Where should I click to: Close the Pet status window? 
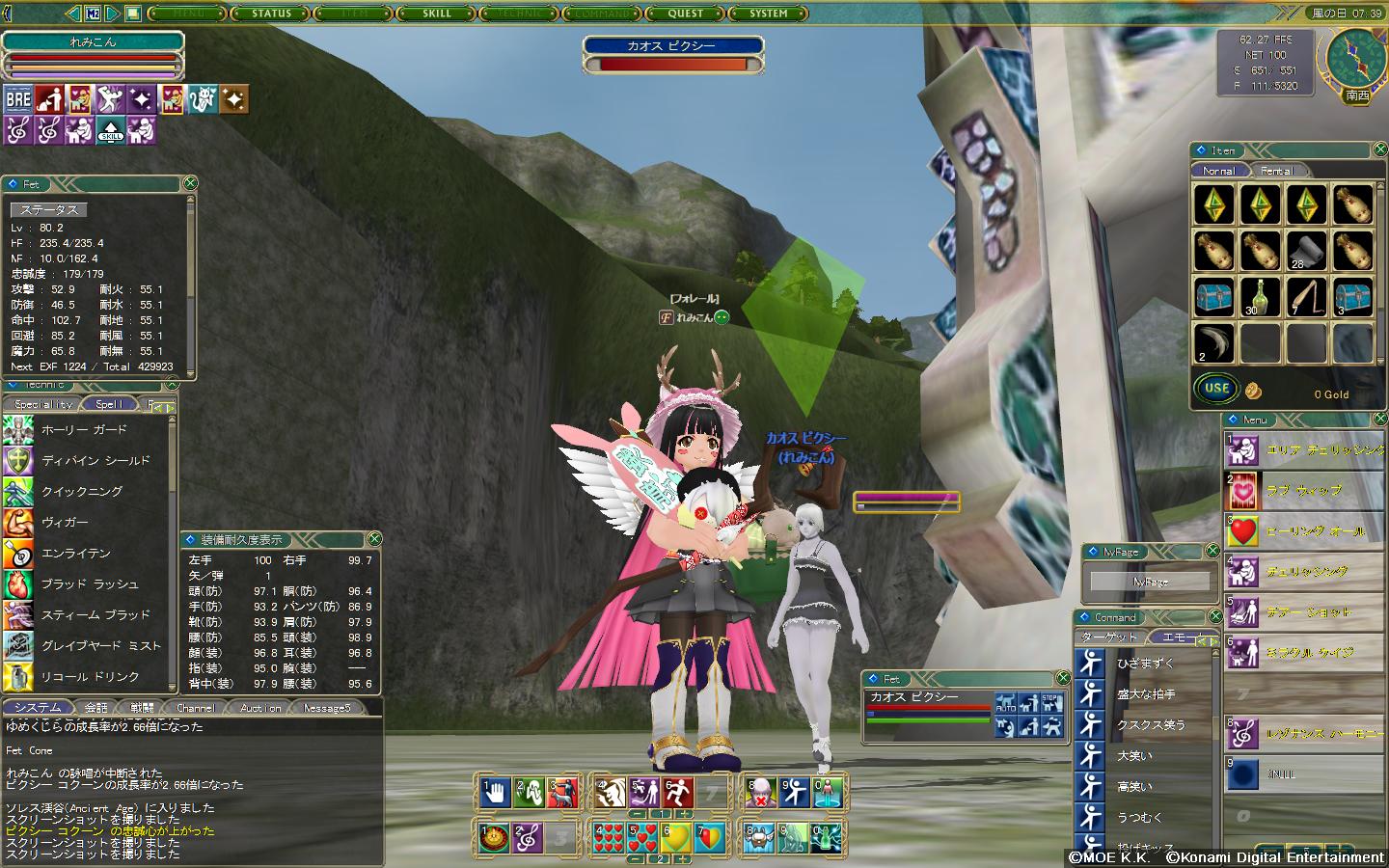pos(190,183)
